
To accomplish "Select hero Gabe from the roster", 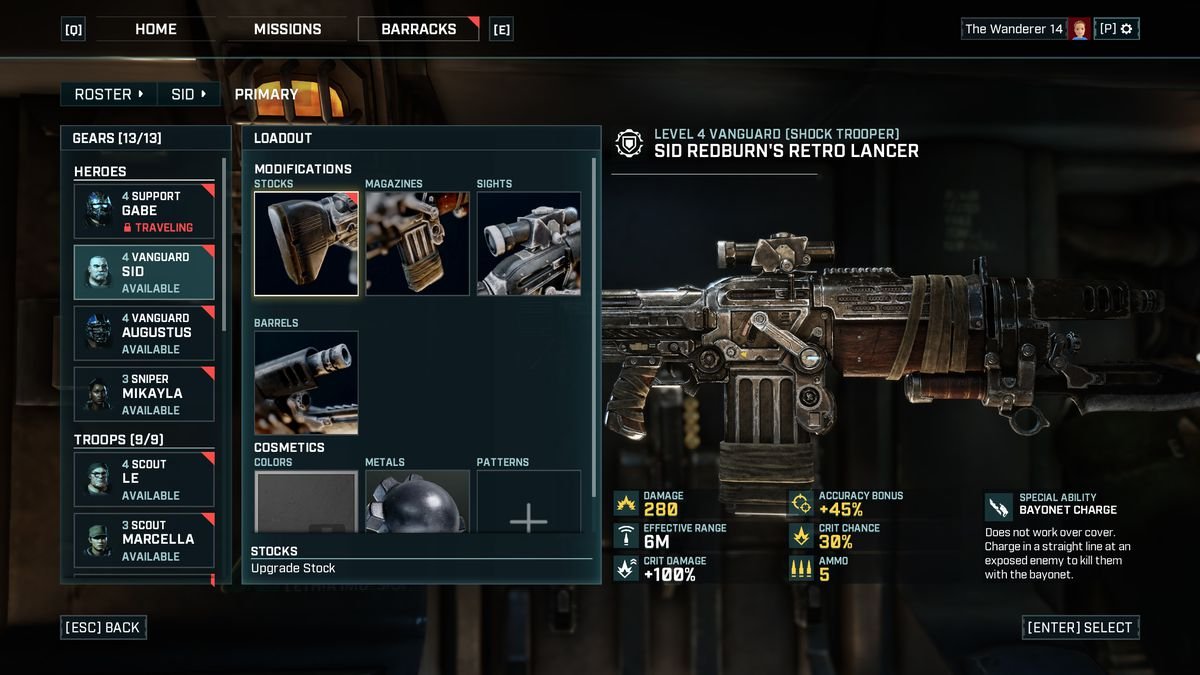I will tap(144, 211).
